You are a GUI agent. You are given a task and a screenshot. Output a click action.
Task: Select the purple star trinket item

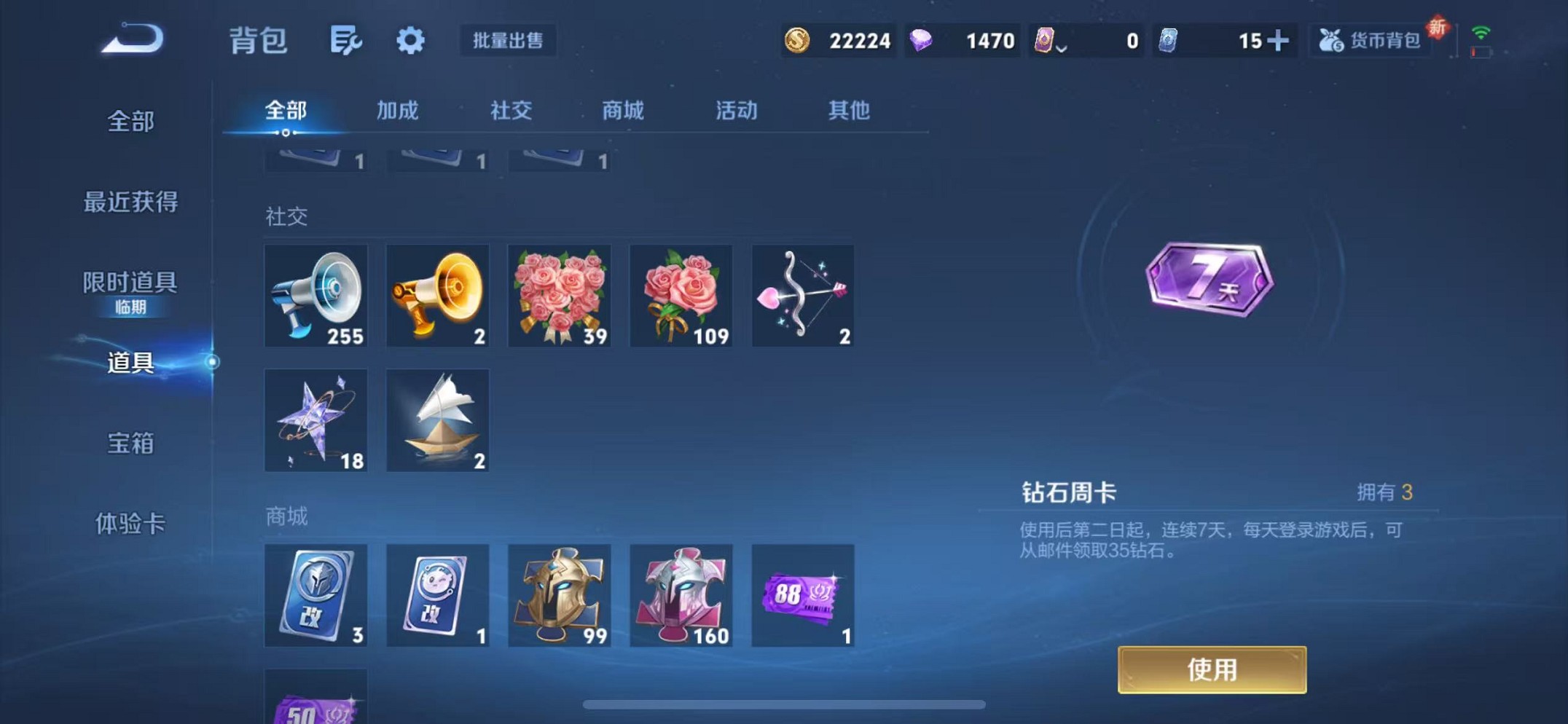315,420
